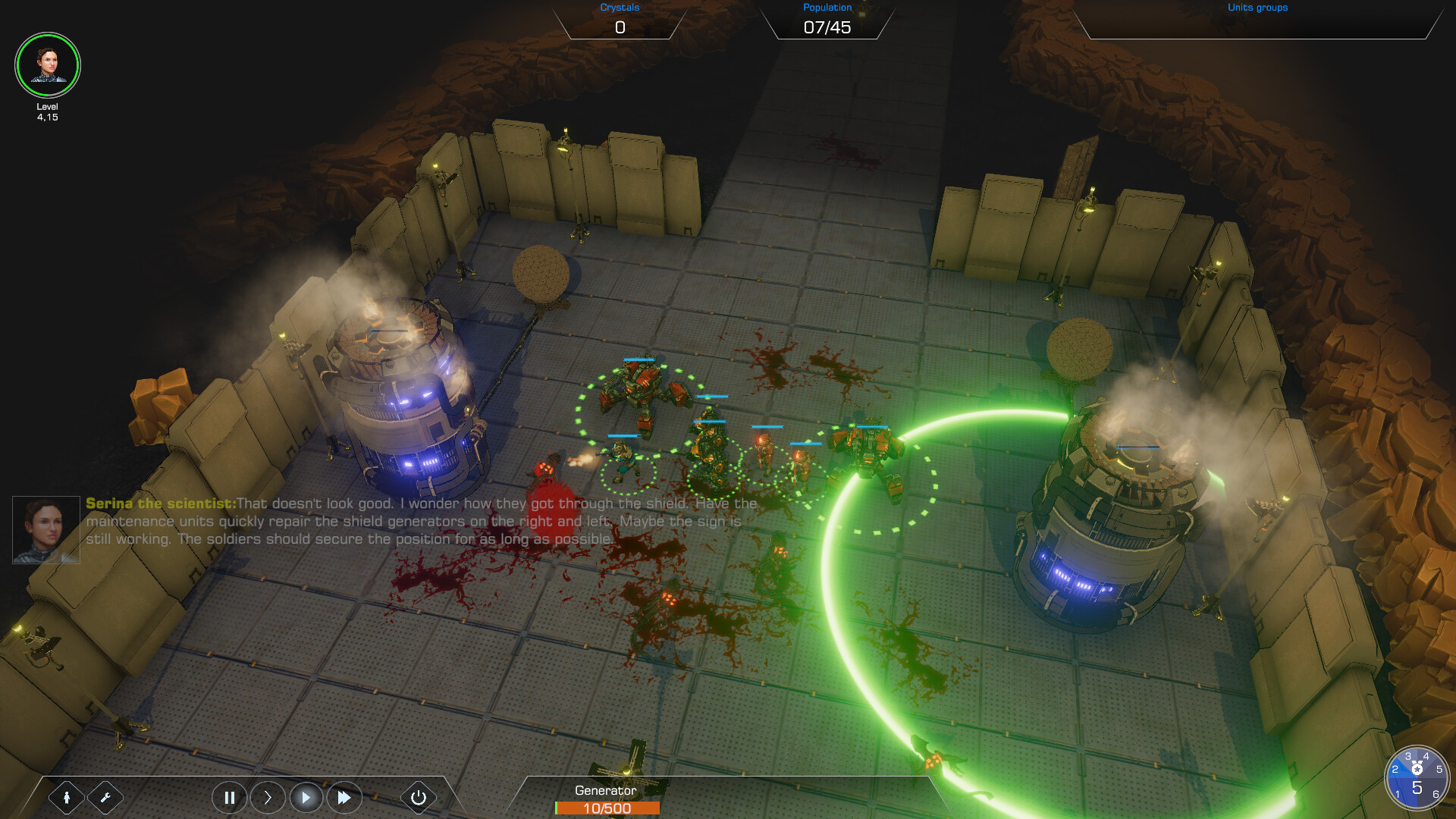Click the Crystals header label
Screen dimensions: 1456x819
[619, 7]
